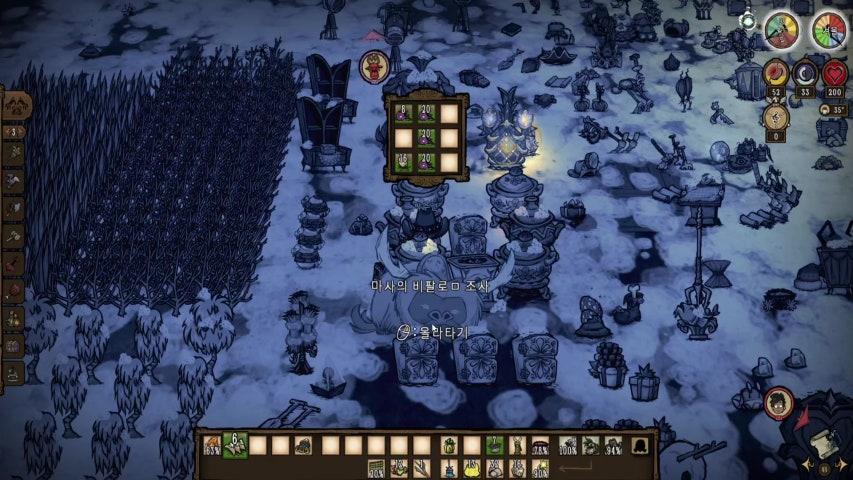Open the character portrait beside the map
853x480 pixels.
click(776, 402)
